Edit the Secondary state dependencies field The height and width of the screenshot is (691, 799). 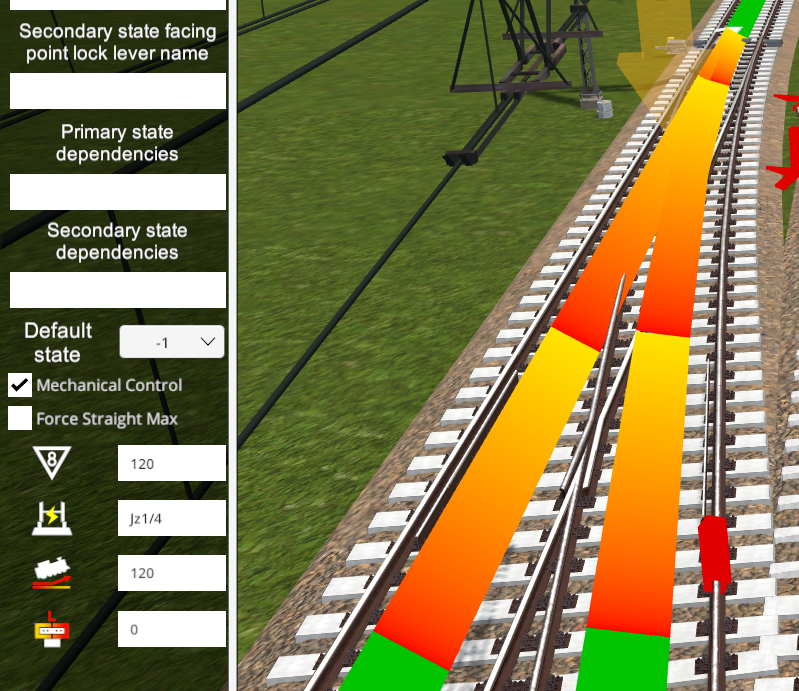[118, 290]
